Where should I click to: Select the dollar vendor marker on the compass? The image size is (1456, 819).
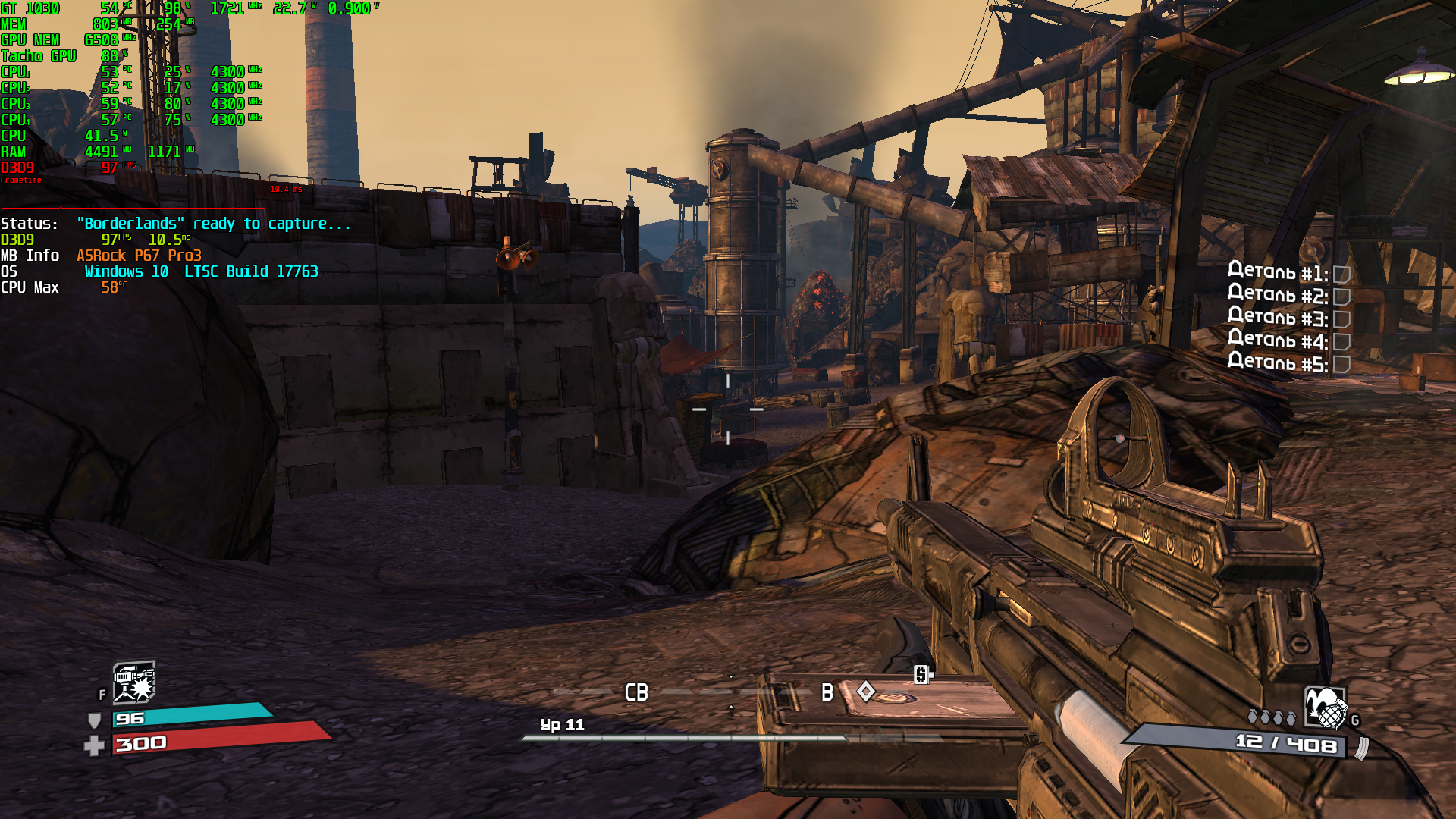point(921,674)
